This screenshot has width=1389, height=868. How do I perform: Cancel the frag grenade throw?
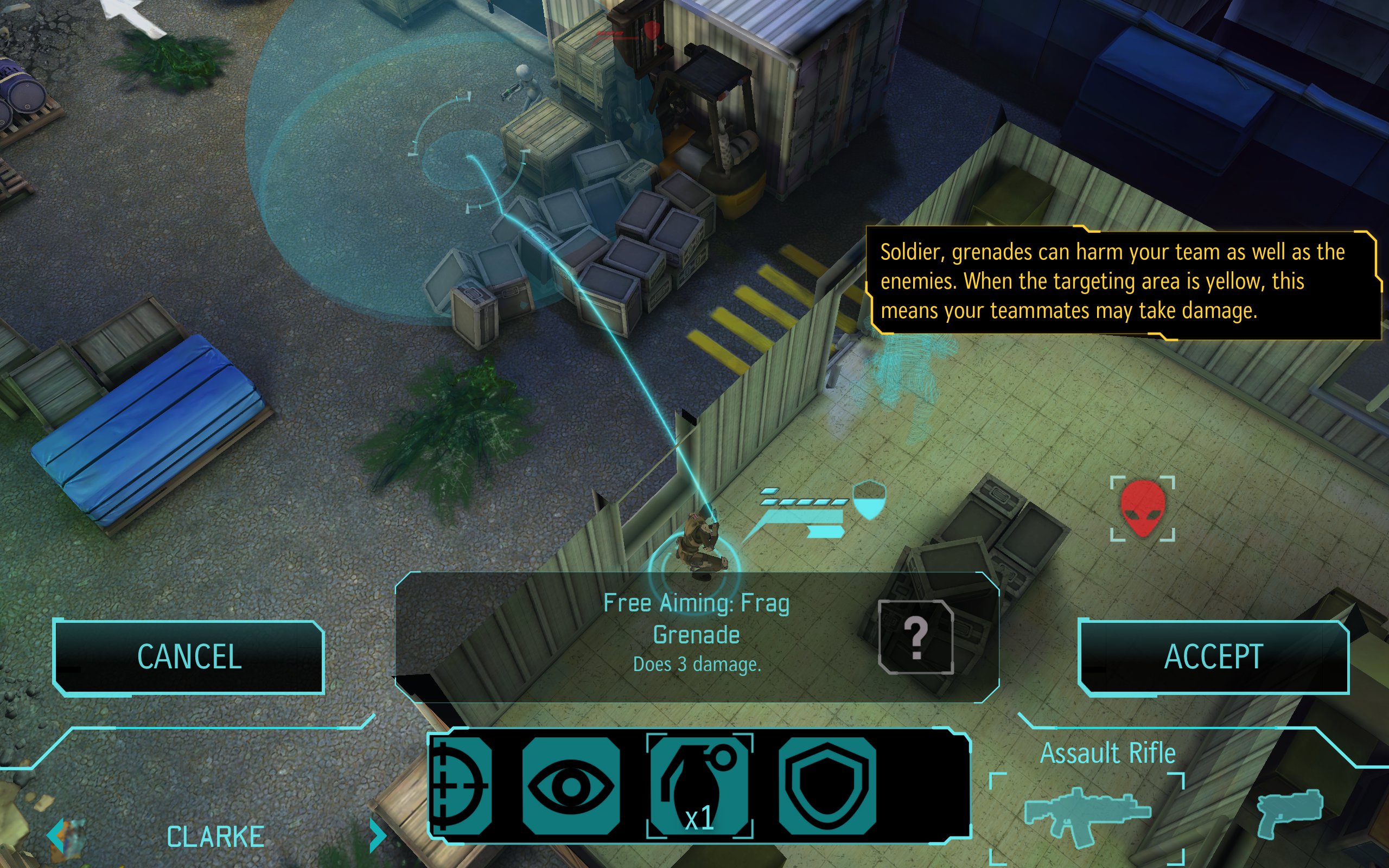(x=189, y=657)
